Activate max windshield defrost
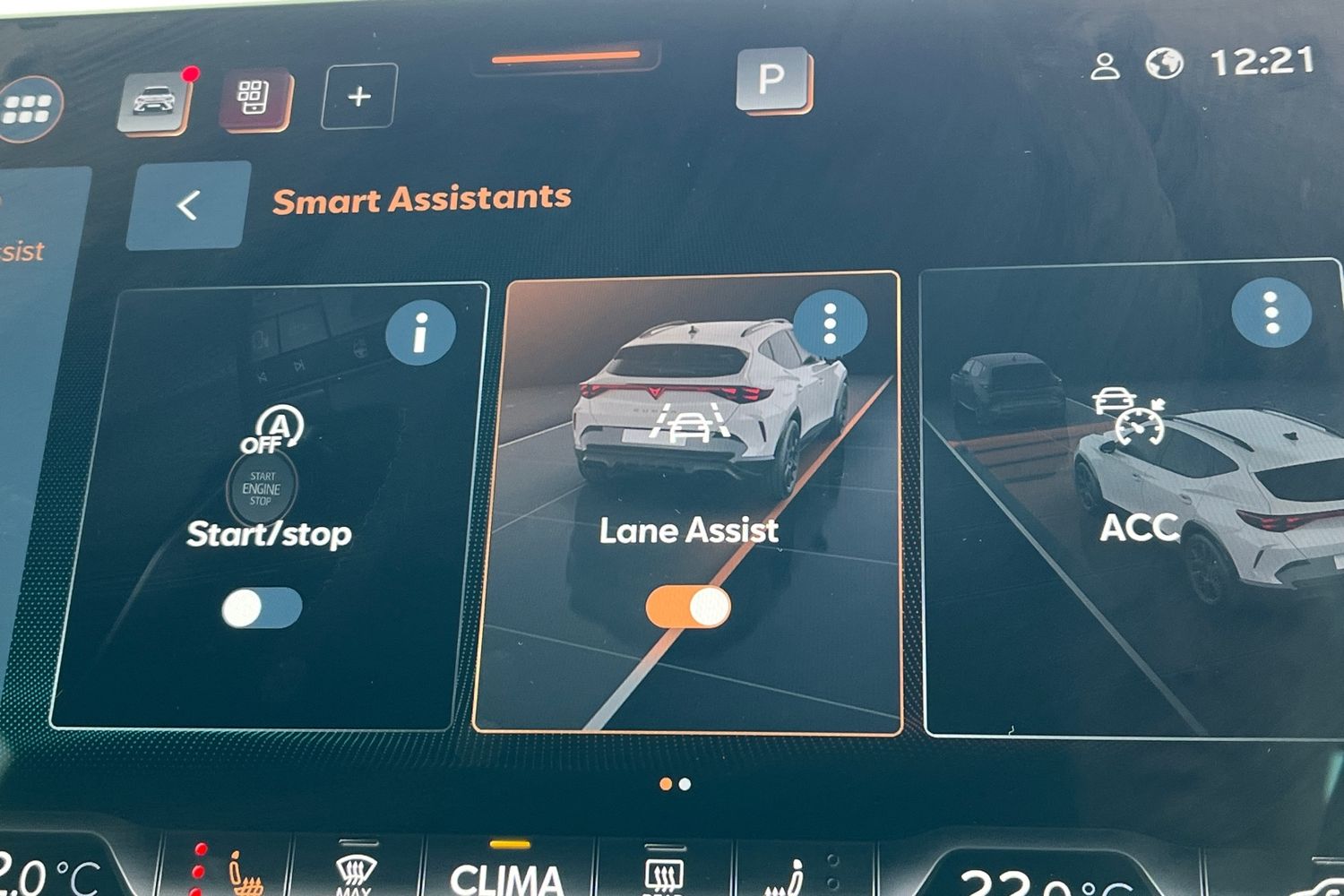This screenshot has height=896, width=1344. [354, 874]
